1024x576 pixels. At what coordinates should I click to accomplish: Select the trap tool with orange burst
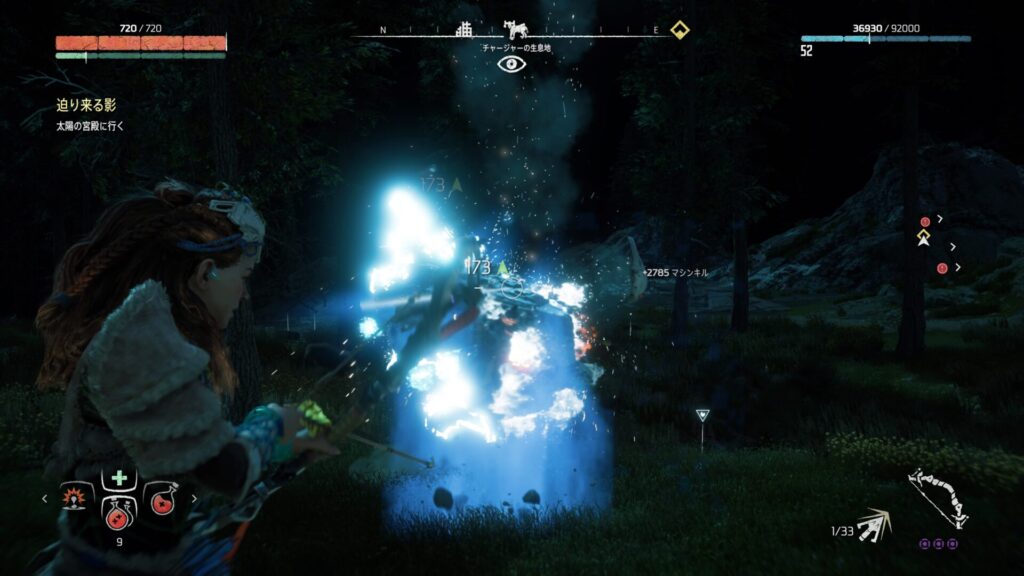[x=75, y=498]
